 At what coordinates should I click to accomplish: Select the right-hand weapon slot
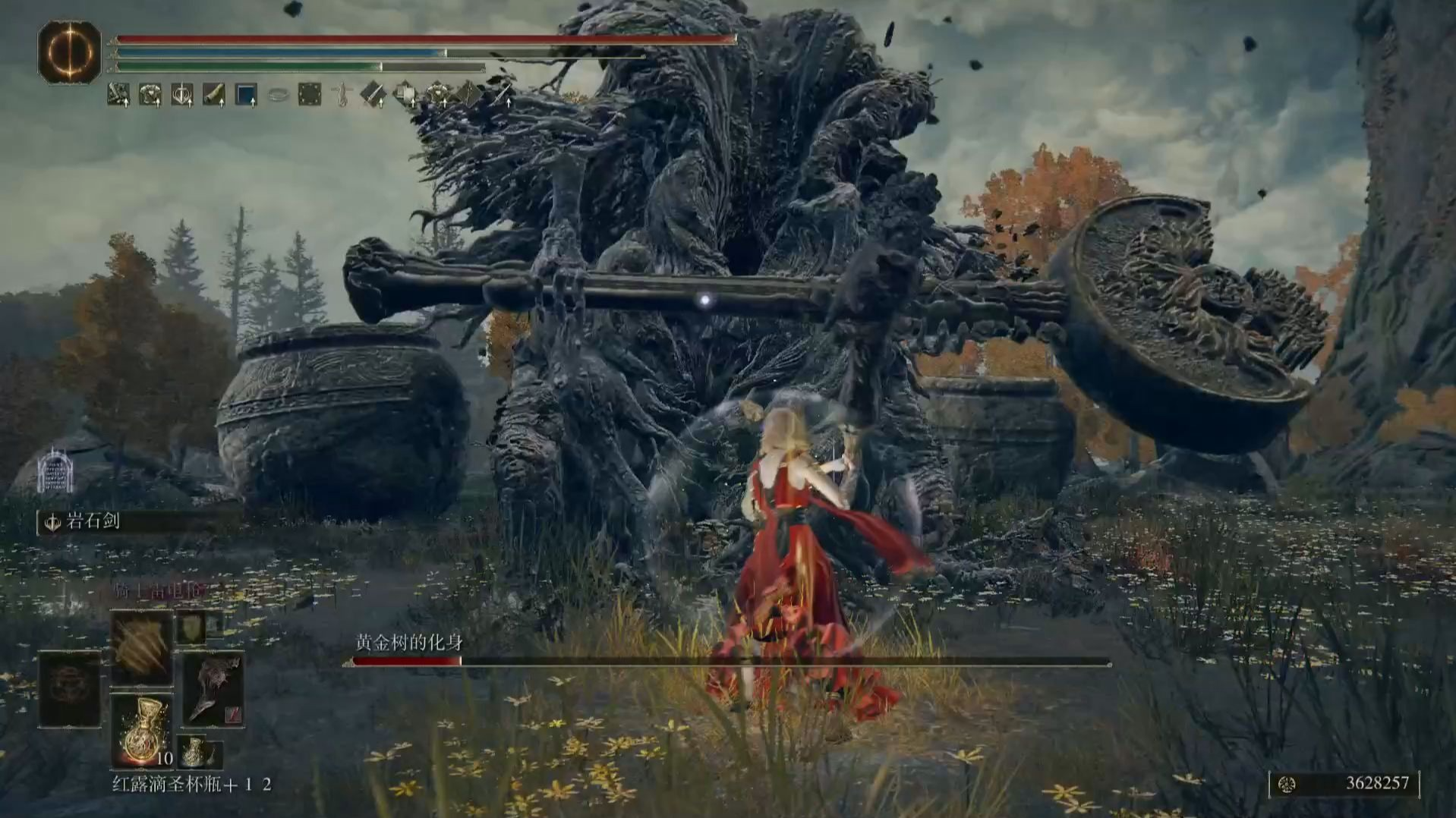click(x=213, y=689)
